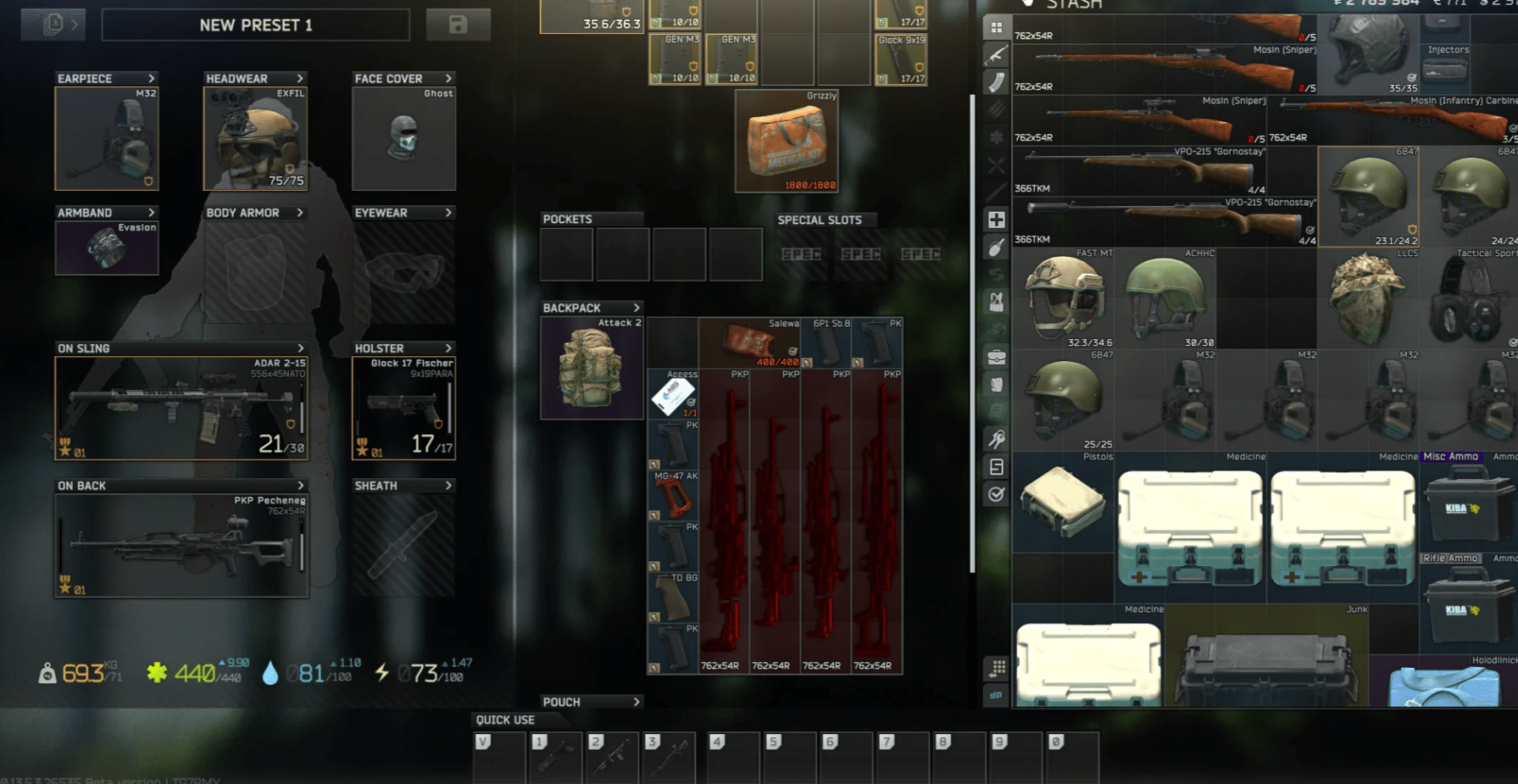Image resolution: width=1518 pixels, height=784 pixels.
Task: Select the Attack 2 backpack
Action: tap(592, 368)
